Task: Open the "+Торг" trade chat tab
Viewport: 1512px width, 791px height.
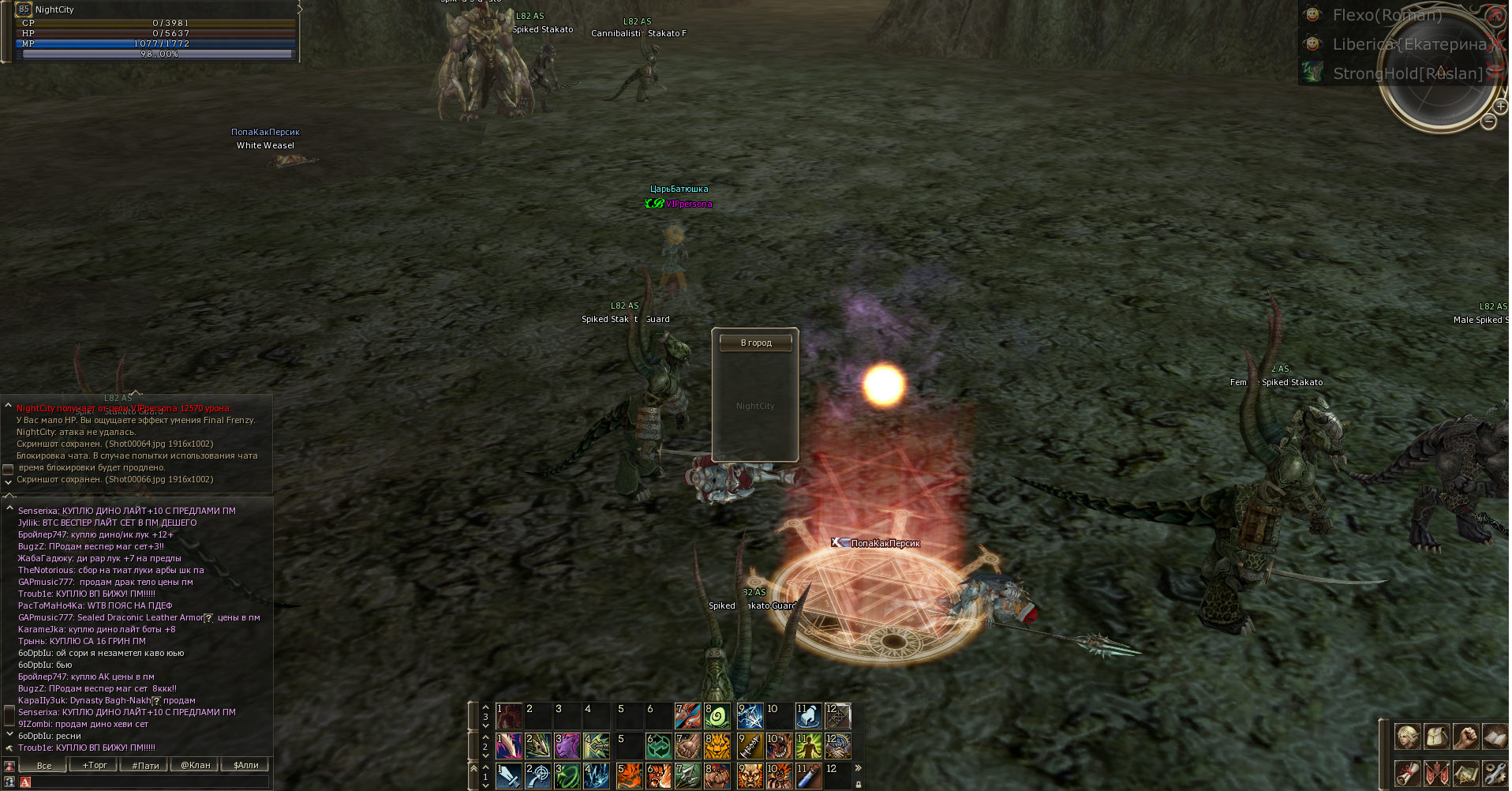Action: click(94, 765)
